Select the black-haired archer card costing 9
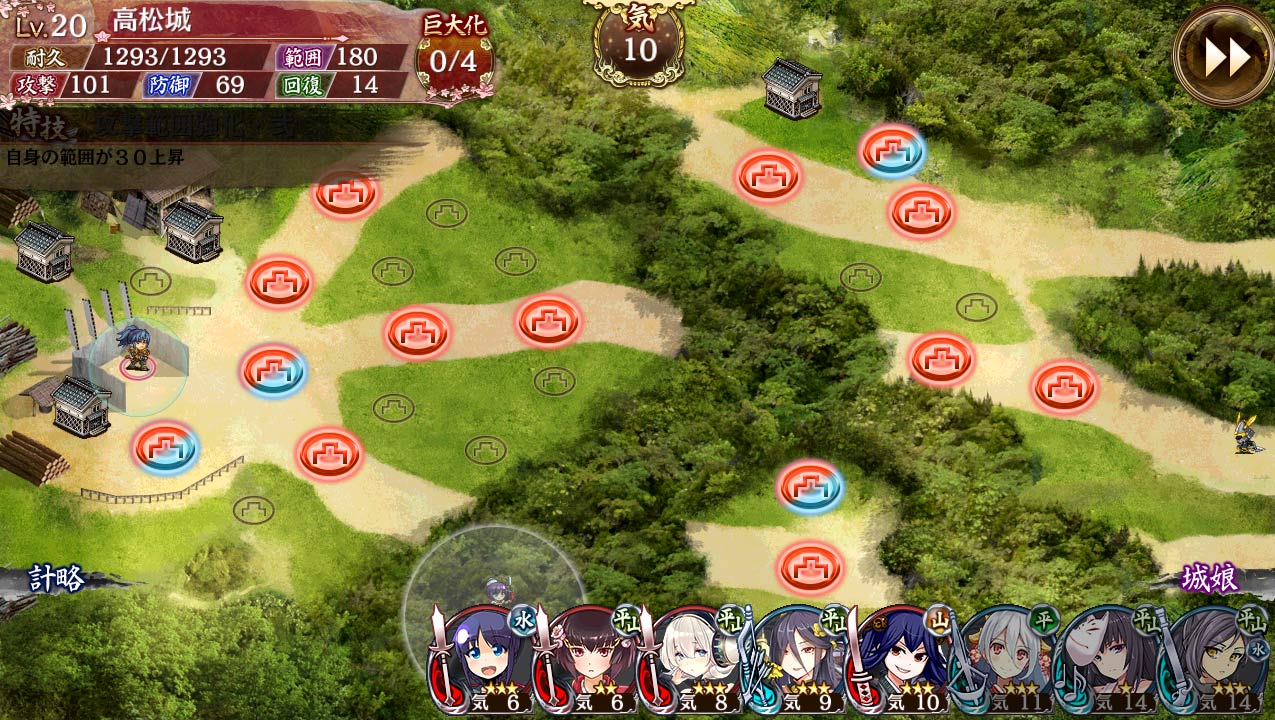 pyautogui.click(x=797, y=660)
